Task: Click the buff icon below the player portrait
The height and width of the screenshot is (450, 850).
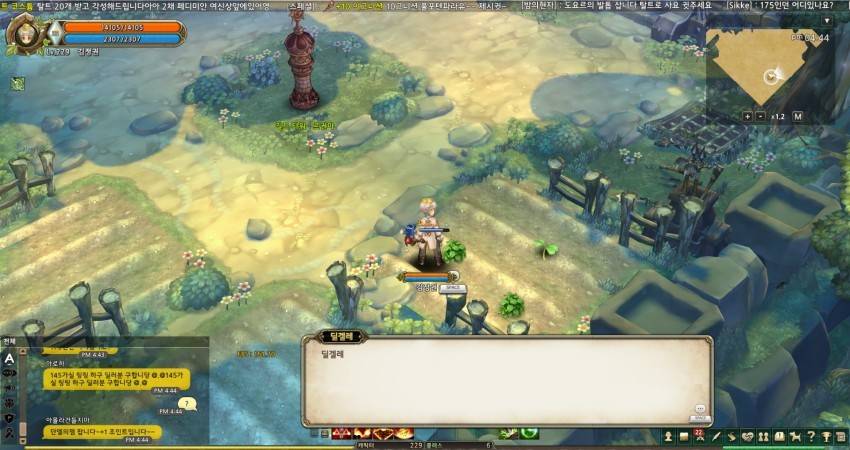Action: click(17, 84)
